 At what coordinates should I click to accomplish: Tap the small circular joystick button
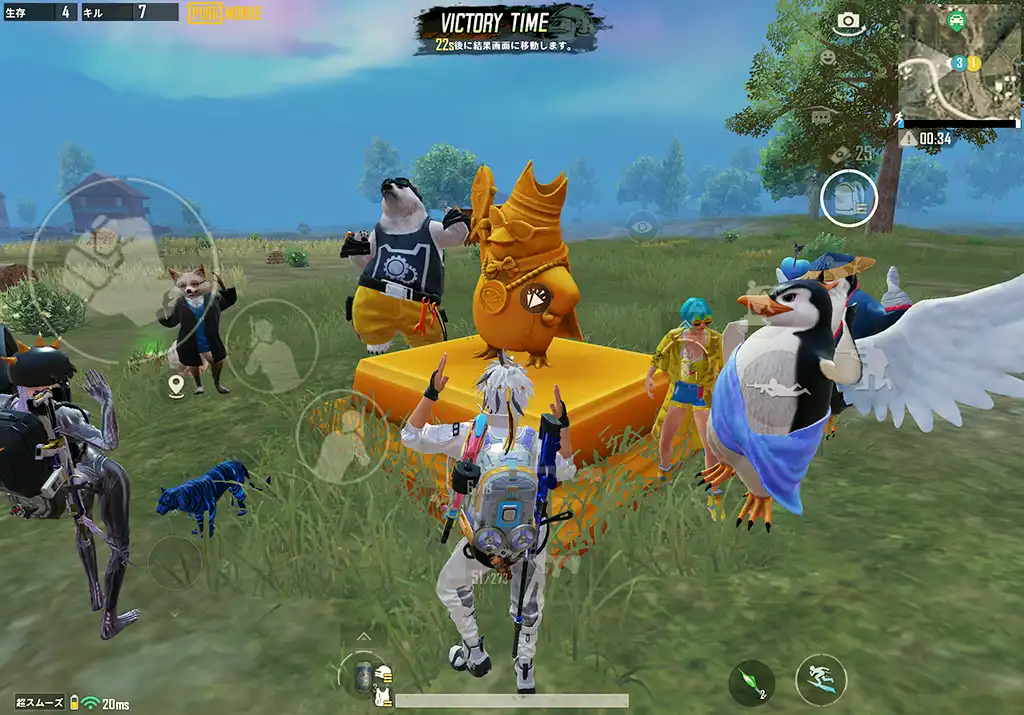(174, 563)
